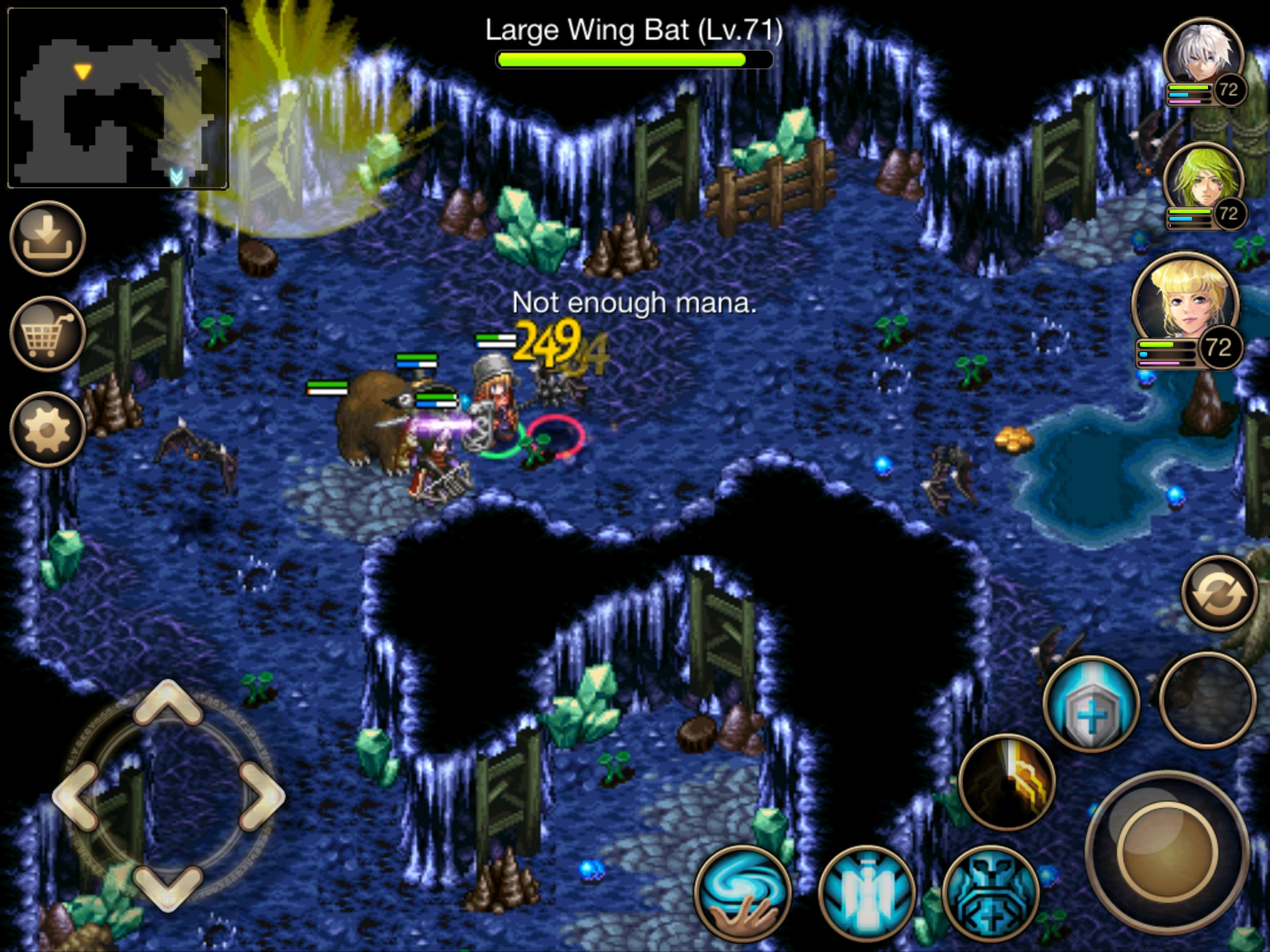This screenshot has height=952, width=1270.
Task: Move left with the d-pad arrow
Action: (76, 796)
